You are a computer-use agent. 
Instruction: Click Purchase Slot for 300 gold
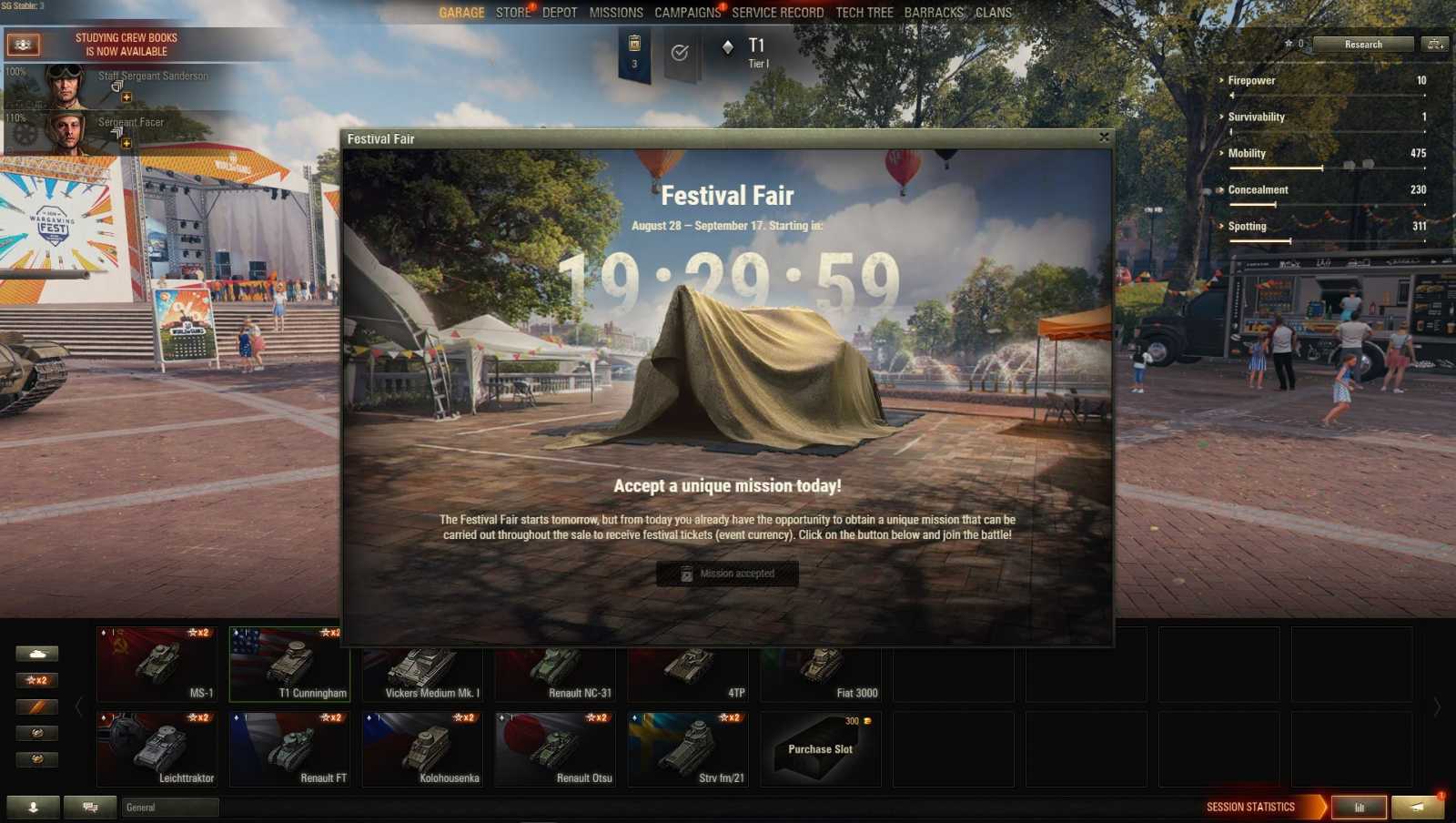820,748
